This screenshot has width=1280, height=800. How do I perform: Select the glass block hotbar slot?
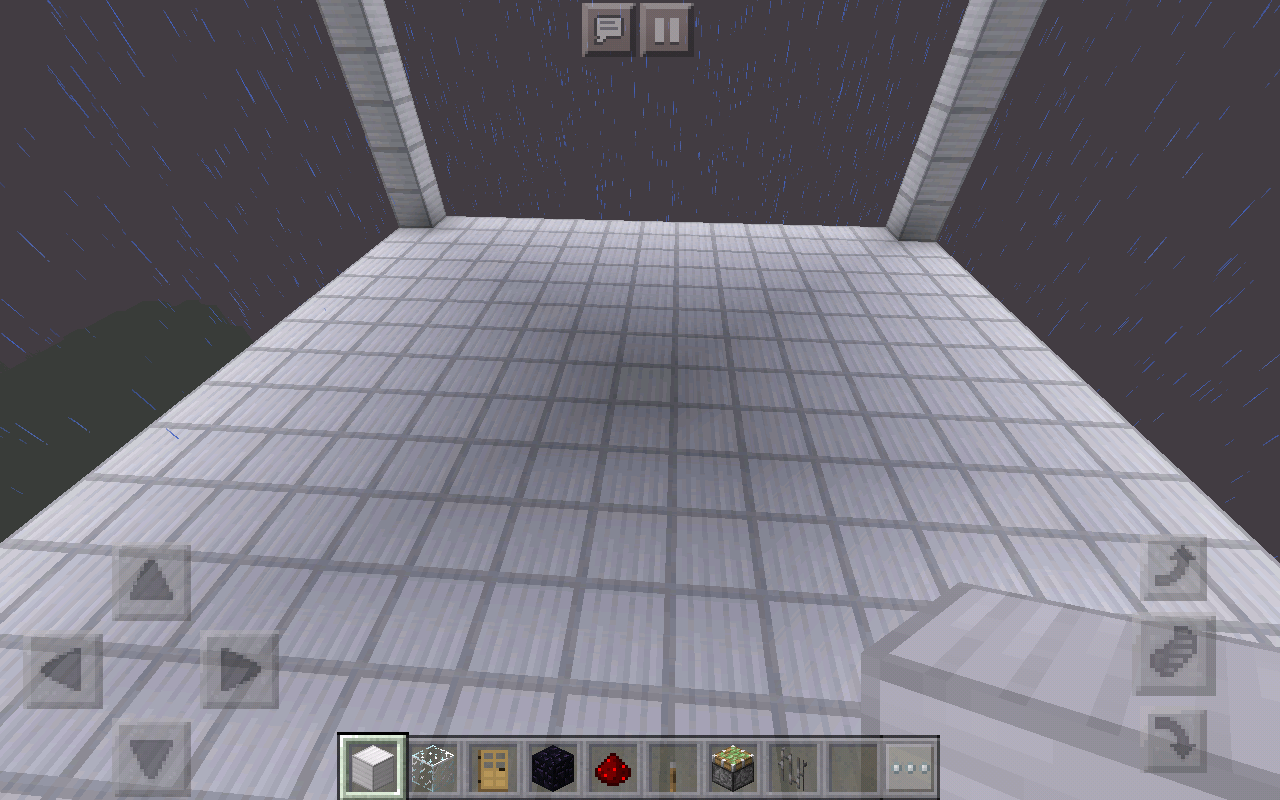point(433,764)
